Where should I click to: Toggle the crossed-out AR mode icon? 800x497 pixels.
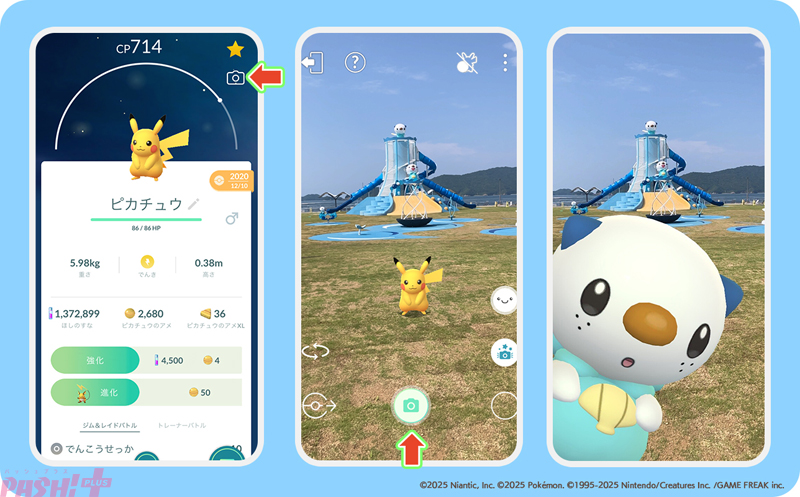[466, 62]
